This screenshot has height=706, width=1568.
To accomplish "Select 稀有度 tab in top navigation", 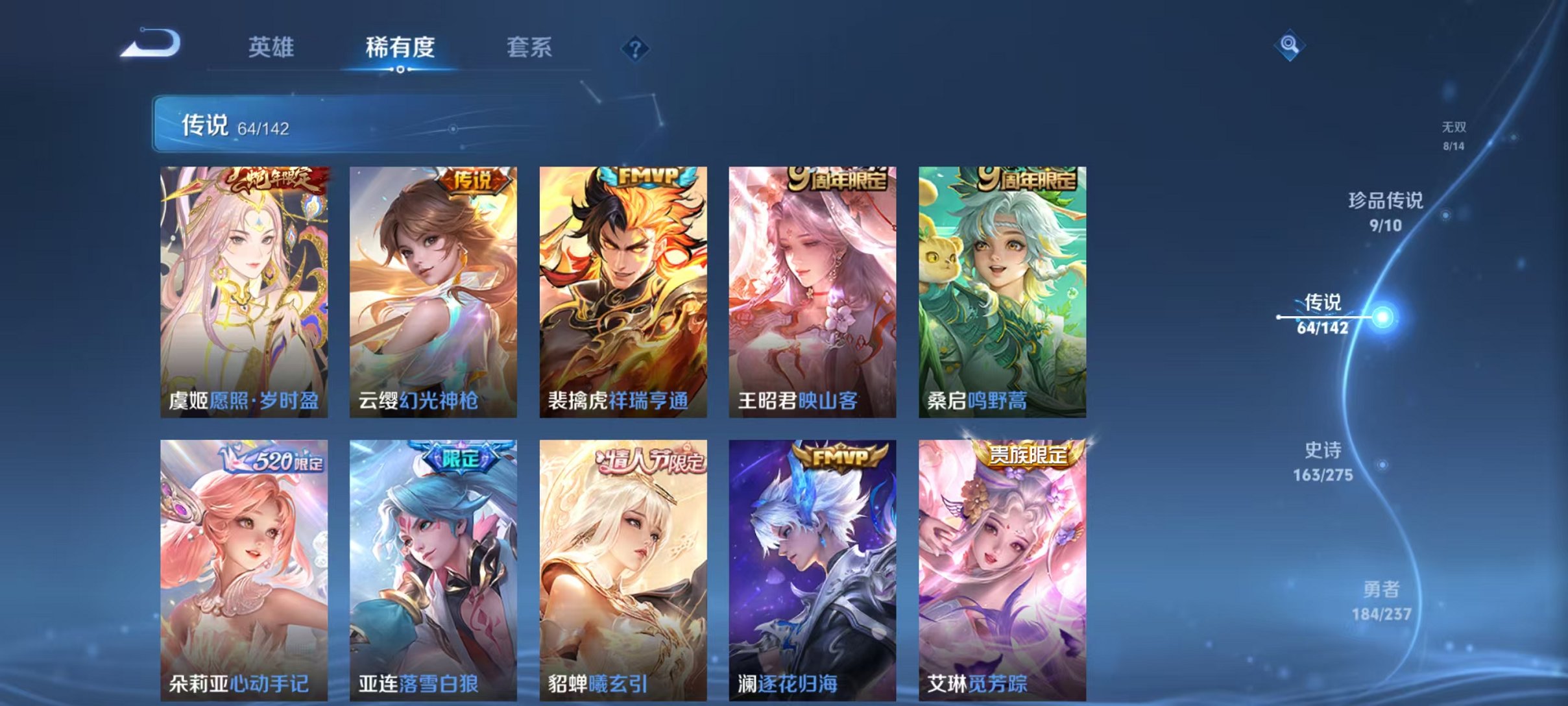I will click(x=400, y=47).
